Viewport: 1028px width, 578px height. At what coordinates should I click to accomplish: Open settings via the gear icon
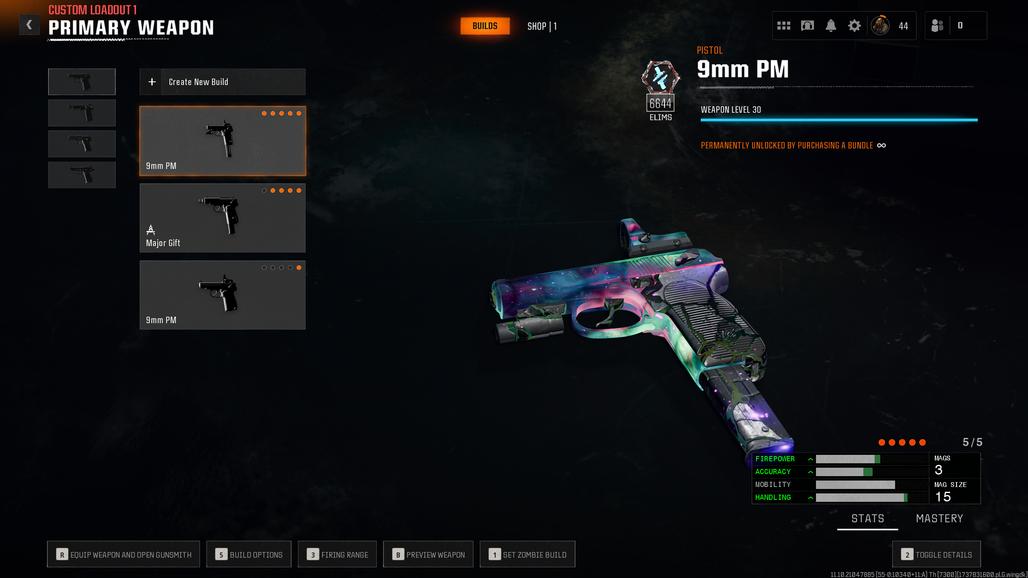854,26
